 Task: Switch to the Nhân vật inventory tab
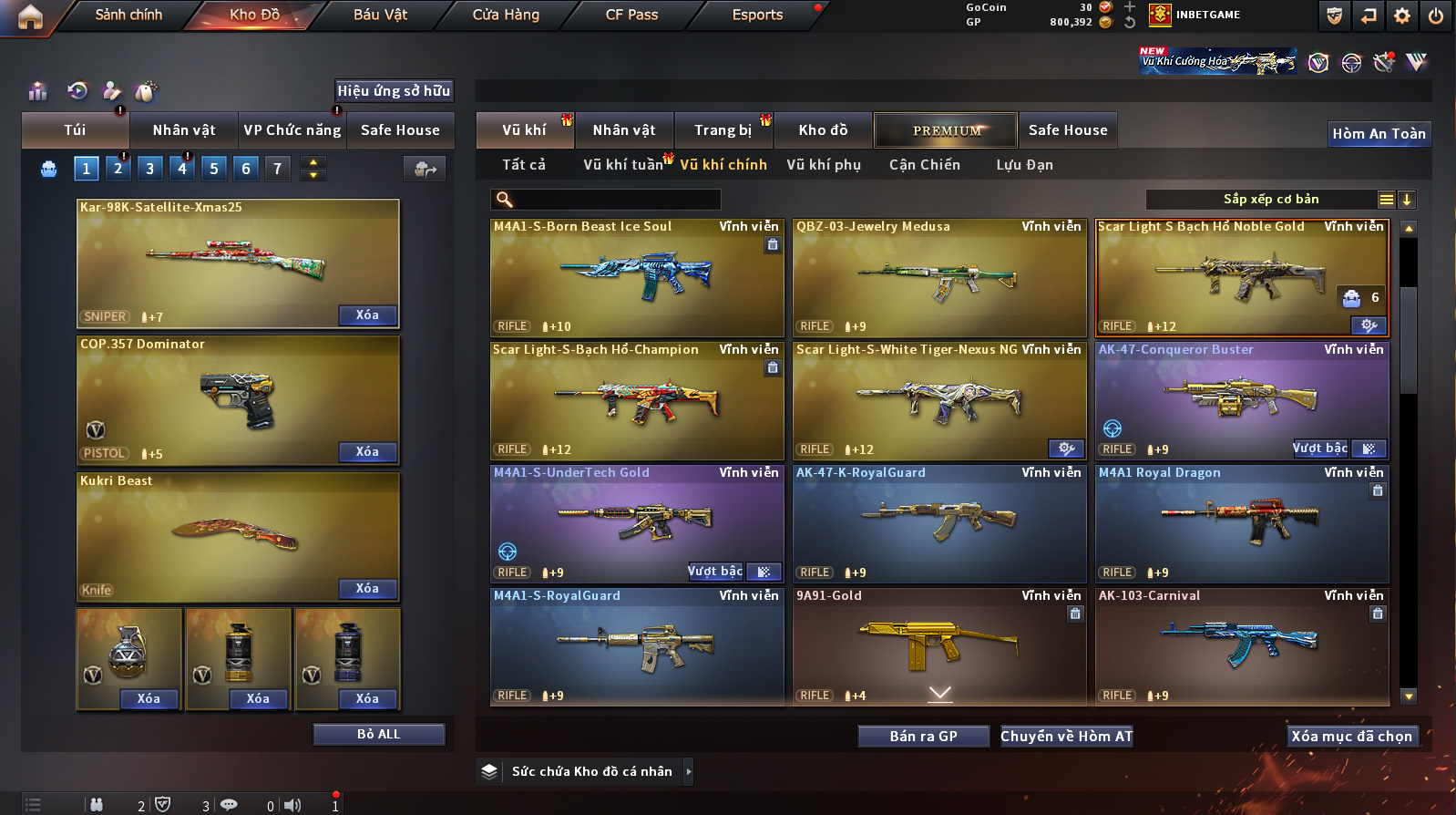[x=624, y=130]
